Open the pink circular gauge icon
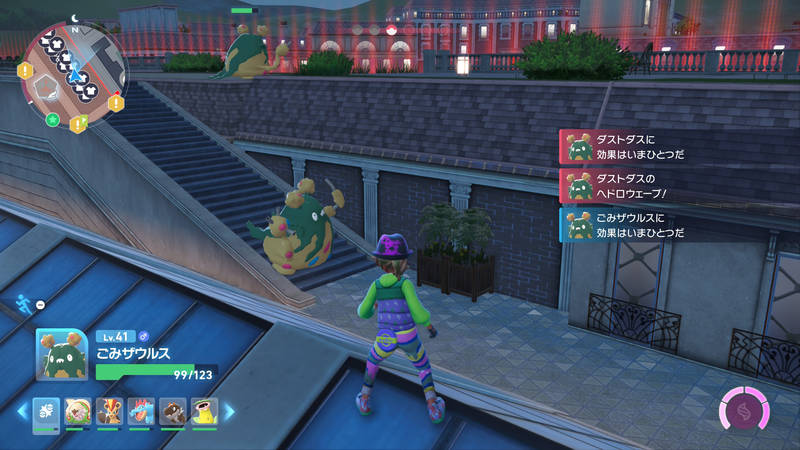This screenshot has height=450, width=800. click(742, 411)
